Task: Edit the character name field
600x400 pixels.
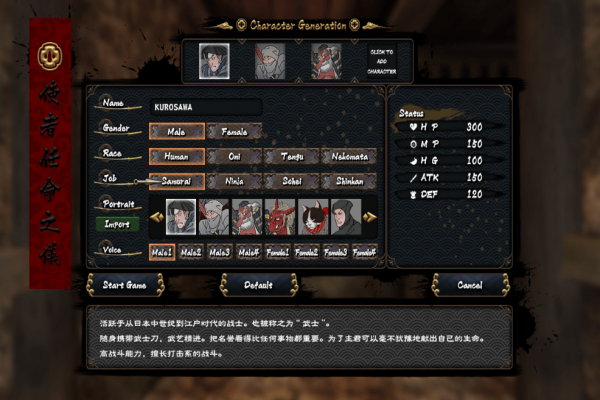Action: 206,106
